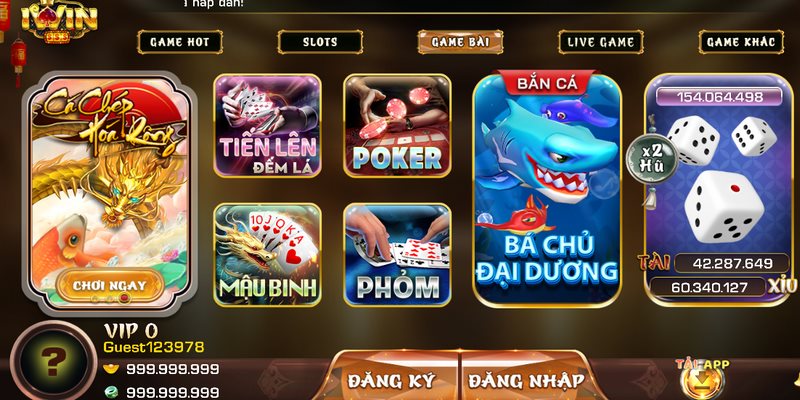
Task: Open the Phỏm card game
Action: point(396,255)
